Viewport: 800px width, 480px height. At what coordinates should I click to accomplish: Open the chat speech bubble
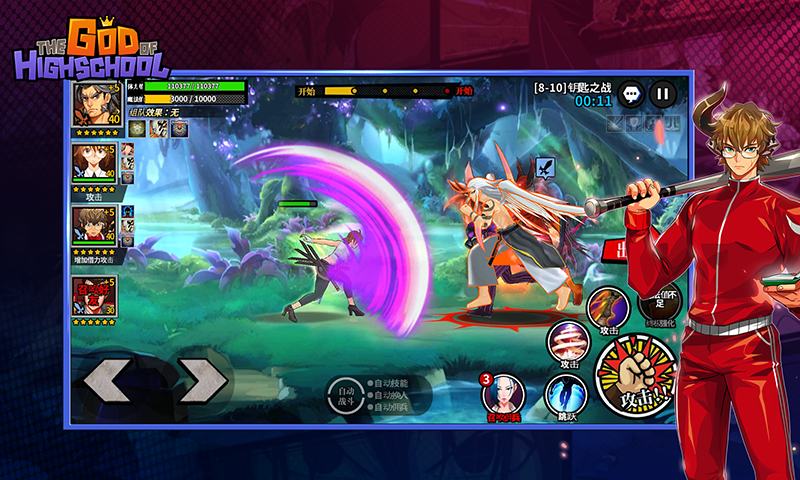[x=631, y=95]
